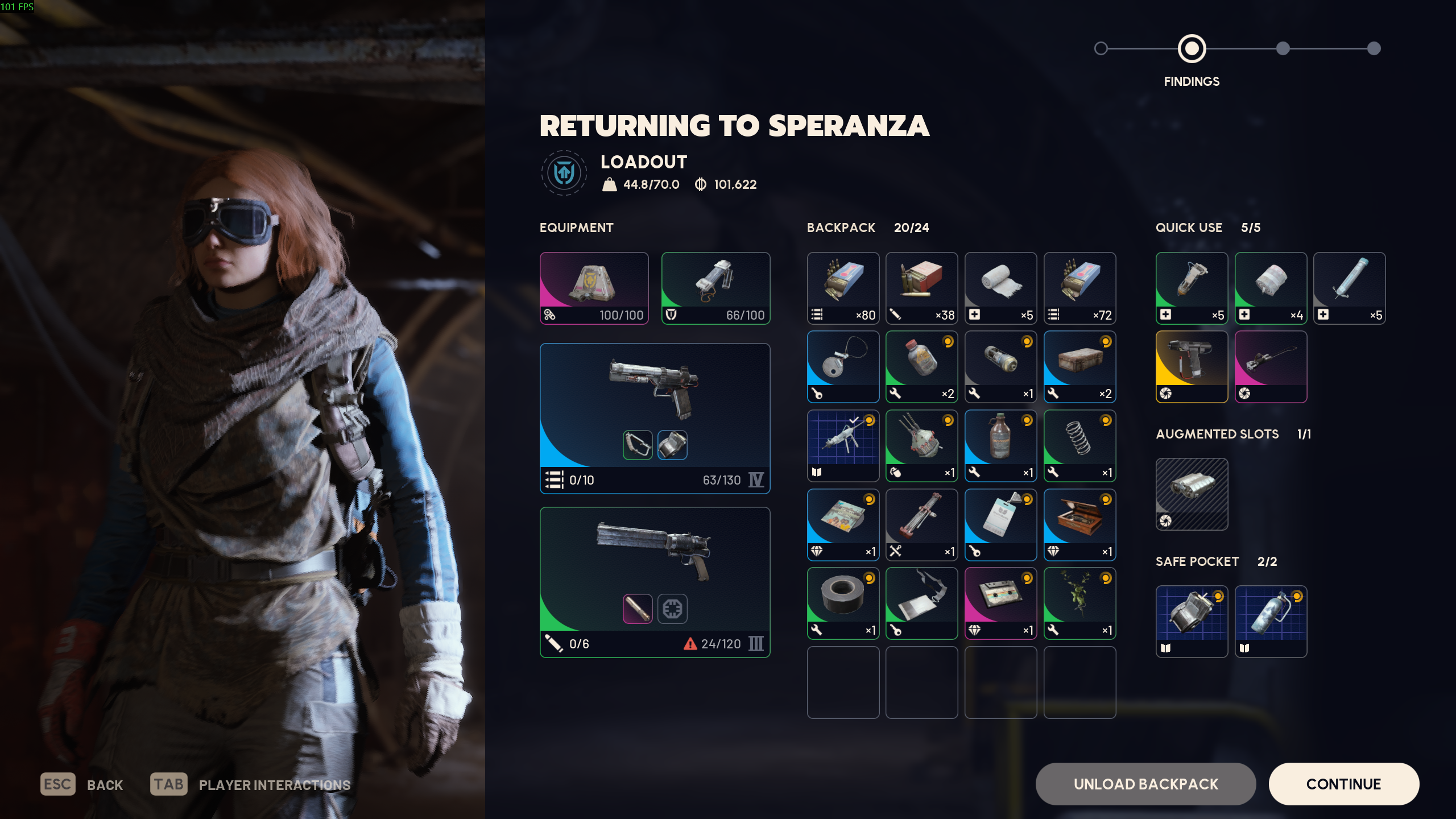Select the plant sprig item

tap(1079, 603)
